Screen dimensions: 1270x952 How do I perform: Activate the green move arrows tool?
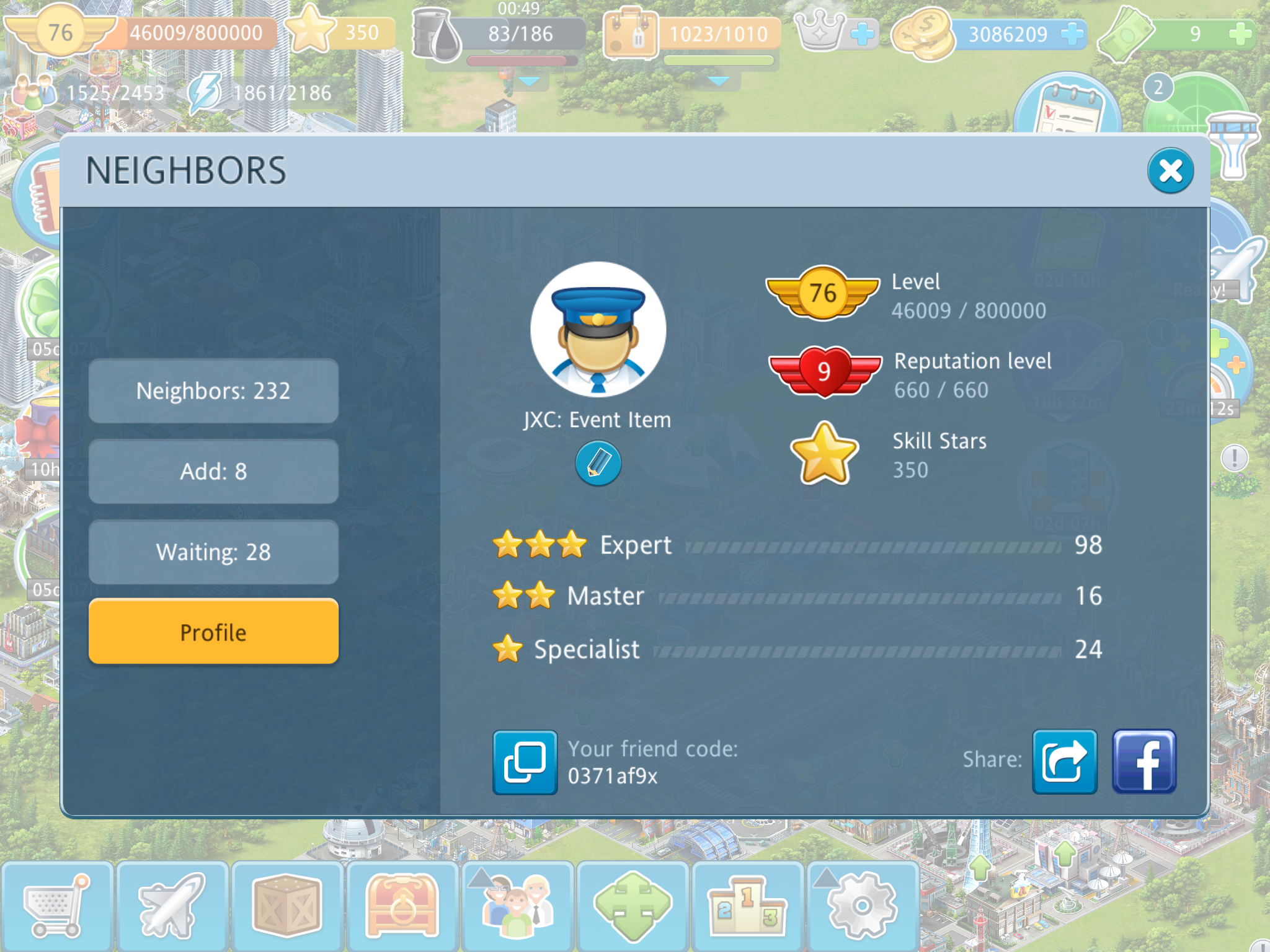click(x=633, y=906)
